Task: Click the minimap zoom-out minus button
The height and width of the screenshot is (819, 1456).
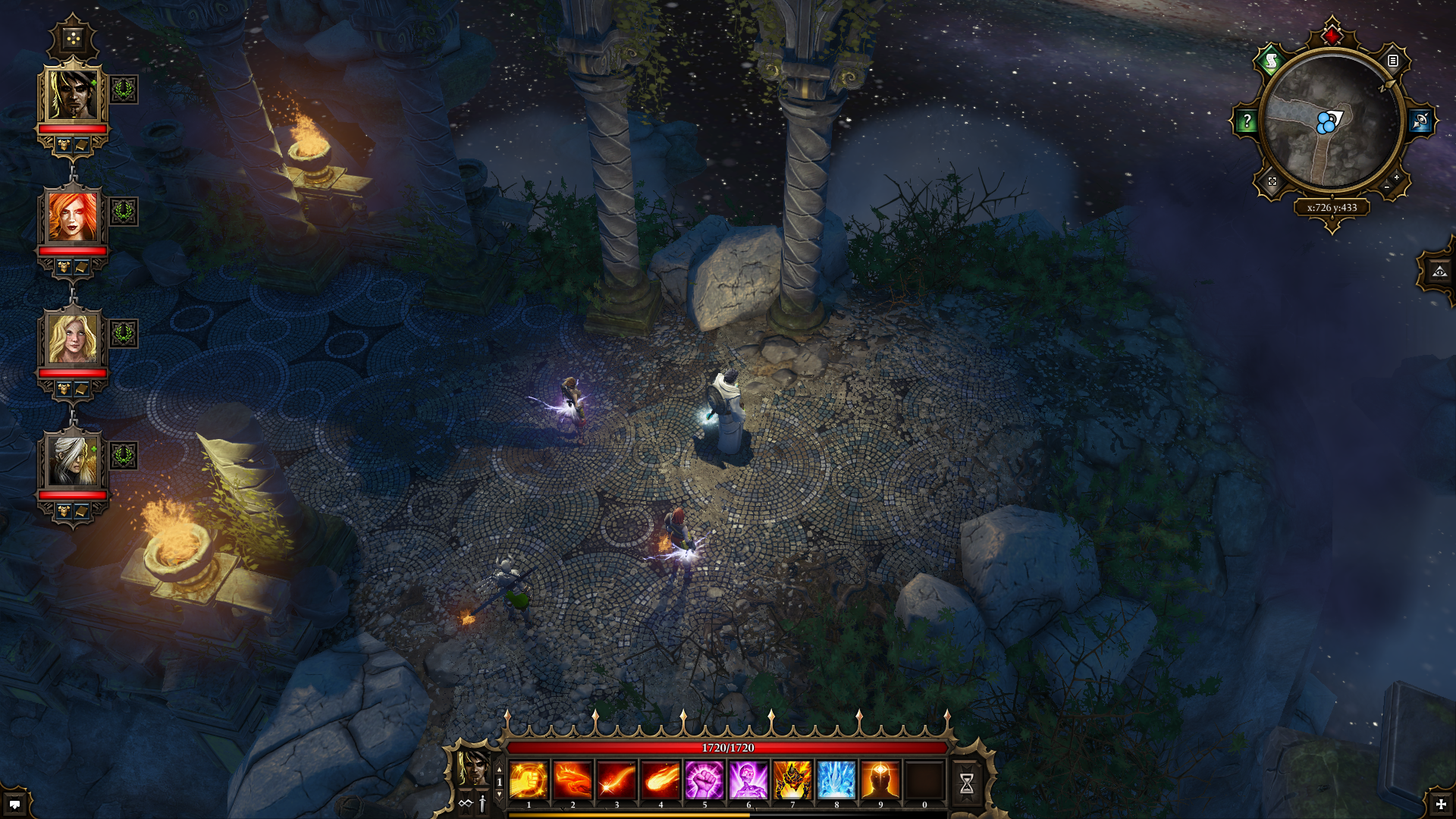Action: pyautogui.click(x=1387, y=187)
